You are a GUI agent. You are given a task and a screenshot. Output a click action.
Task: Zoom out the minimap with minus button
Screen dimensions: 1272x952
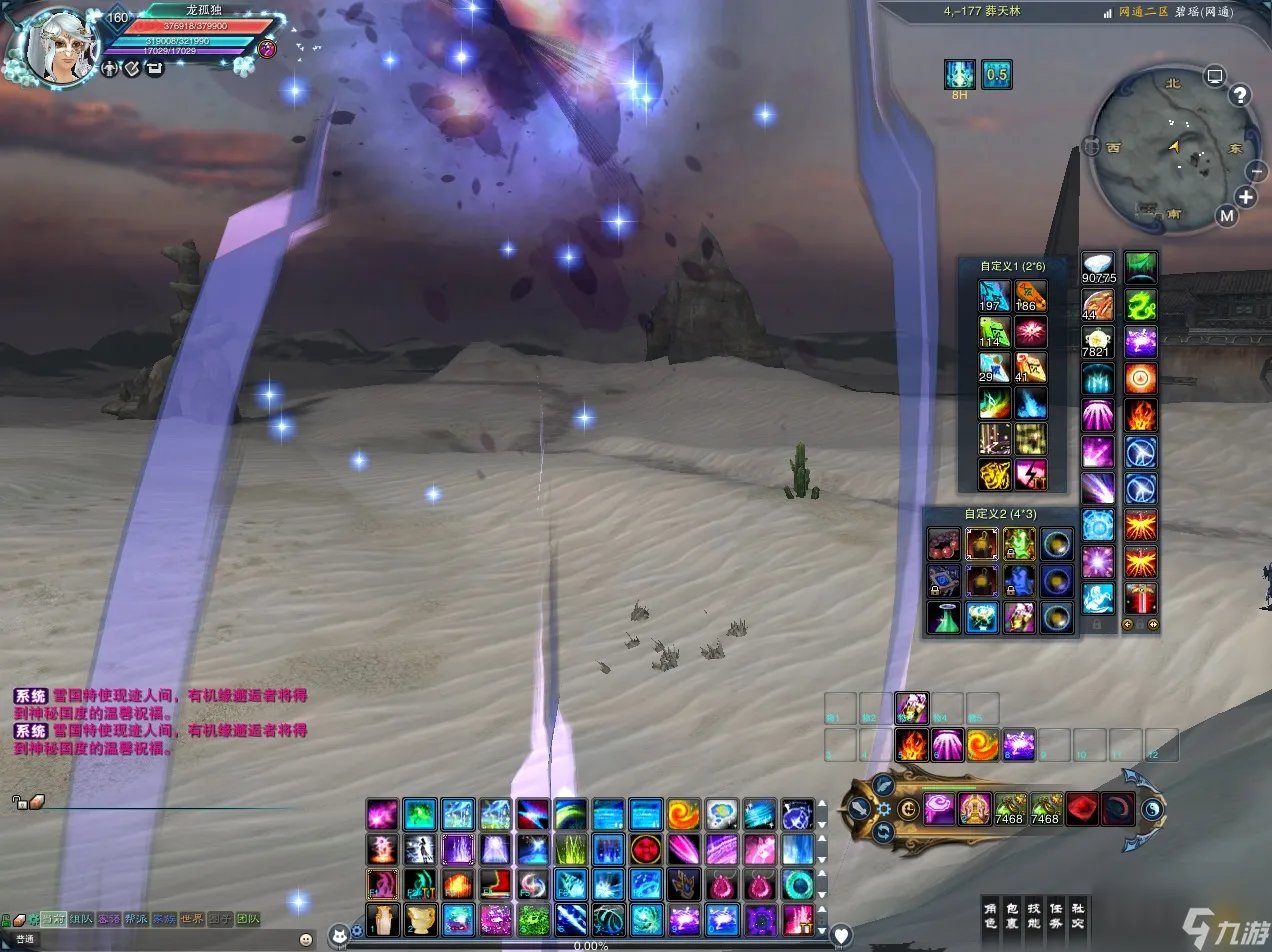(1257, 171)
